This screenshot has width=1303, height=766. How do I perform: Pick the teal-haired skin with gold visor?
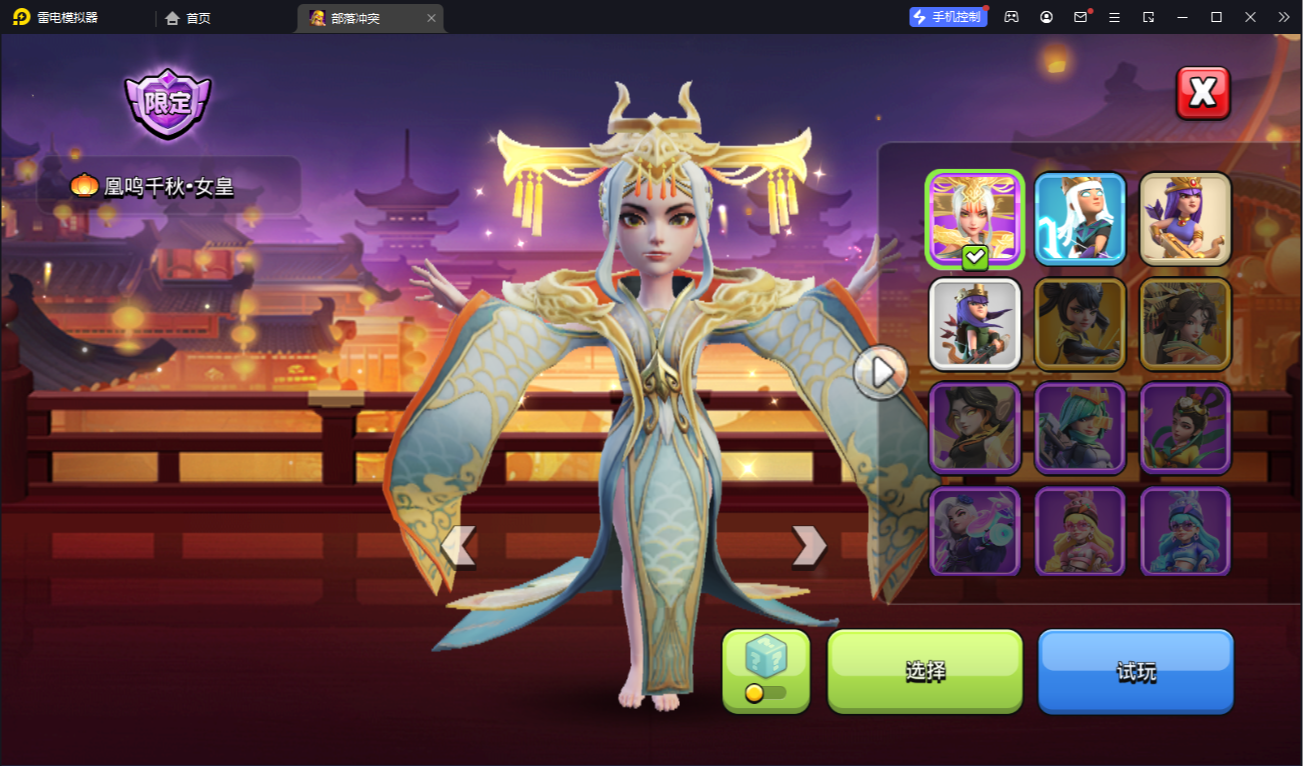(x=1080, y=428)
